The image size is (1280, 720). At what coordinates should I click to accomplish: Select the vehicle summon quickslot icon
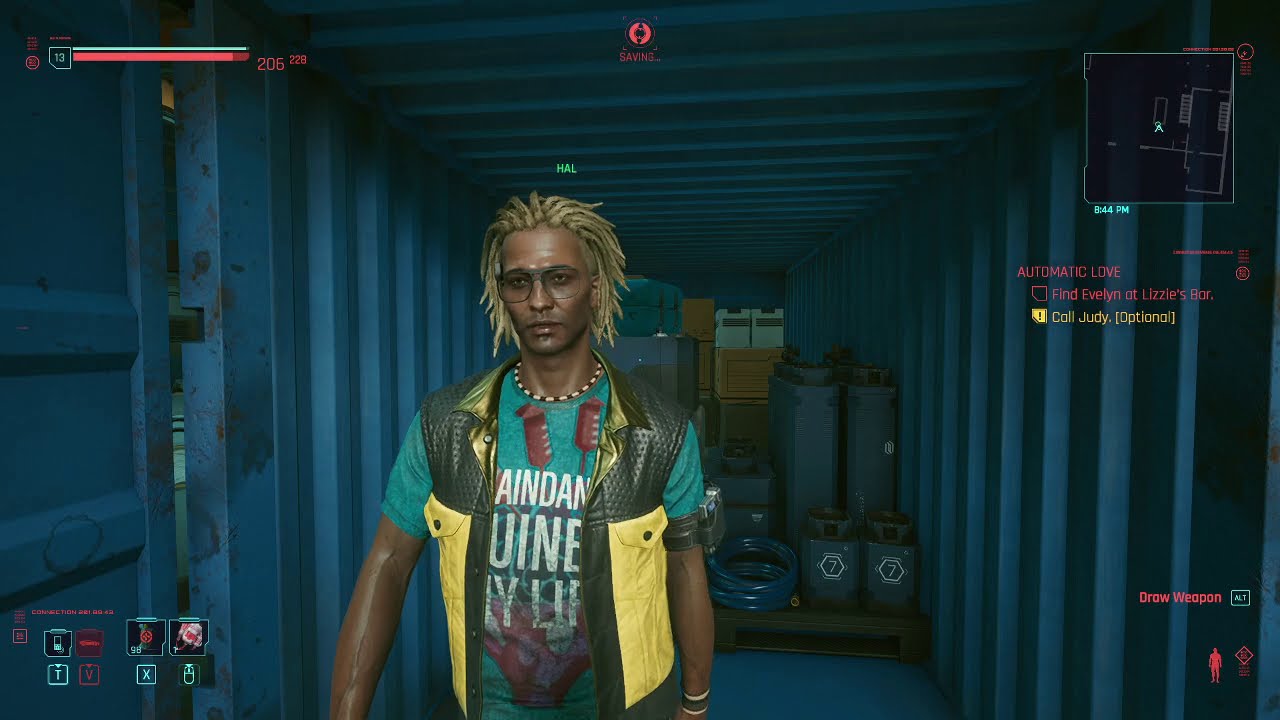click(x=89, y=644)
